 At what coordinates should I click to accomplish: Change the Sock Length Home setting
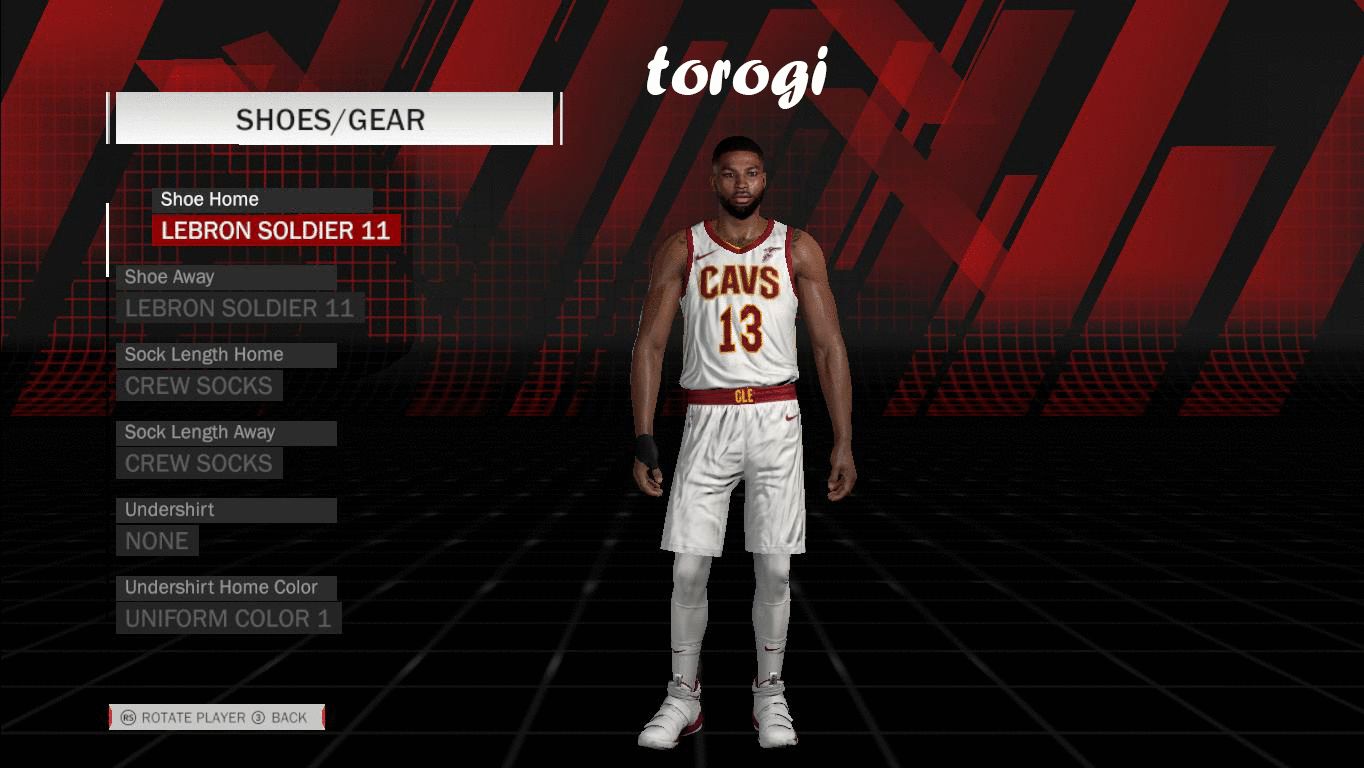click(x=199, y=386)
